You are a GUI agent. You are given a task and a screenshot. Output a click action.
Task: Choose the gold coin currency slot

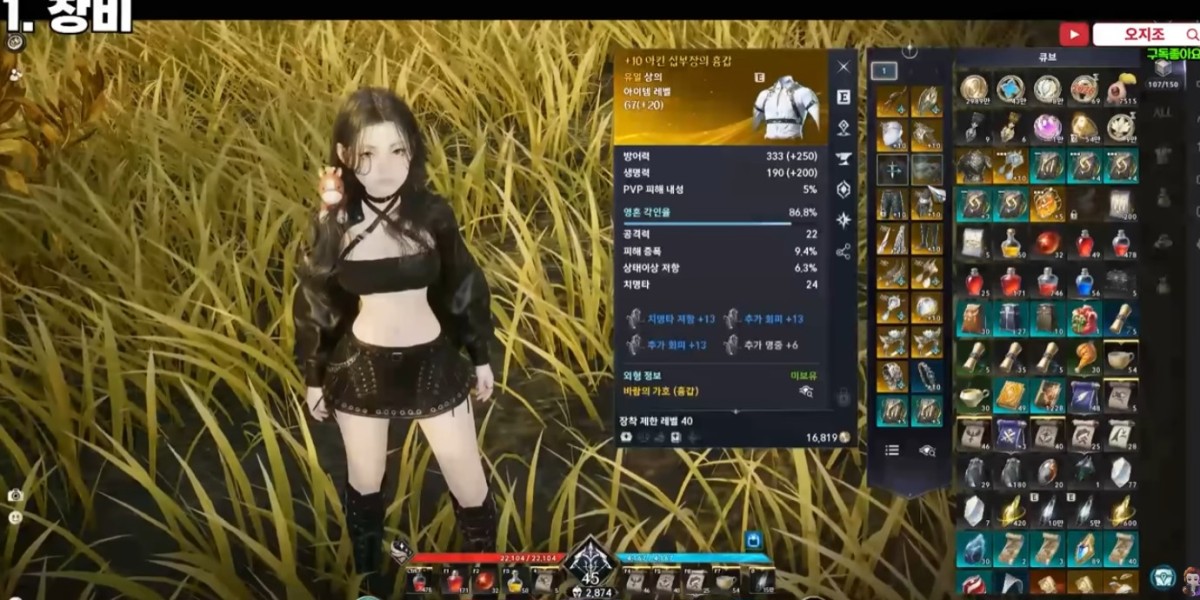973,89
